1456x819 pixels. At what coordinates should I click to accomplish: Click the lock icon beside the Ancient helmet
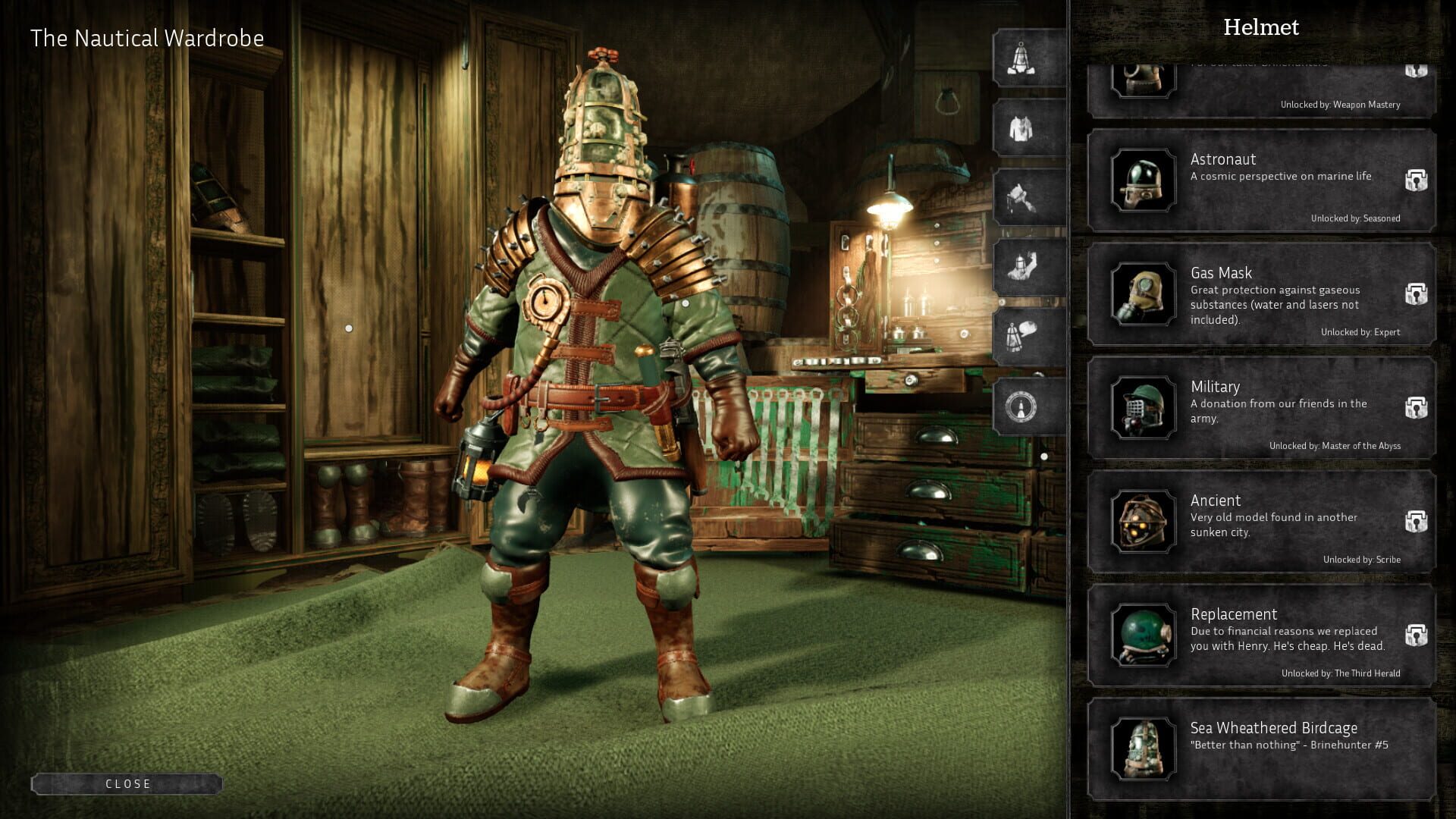(x=1415, y=519)
